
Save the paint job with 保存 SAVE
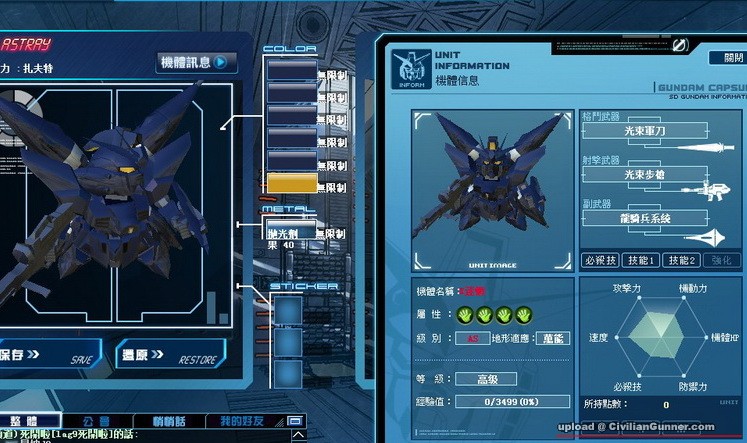coord(45,355)
